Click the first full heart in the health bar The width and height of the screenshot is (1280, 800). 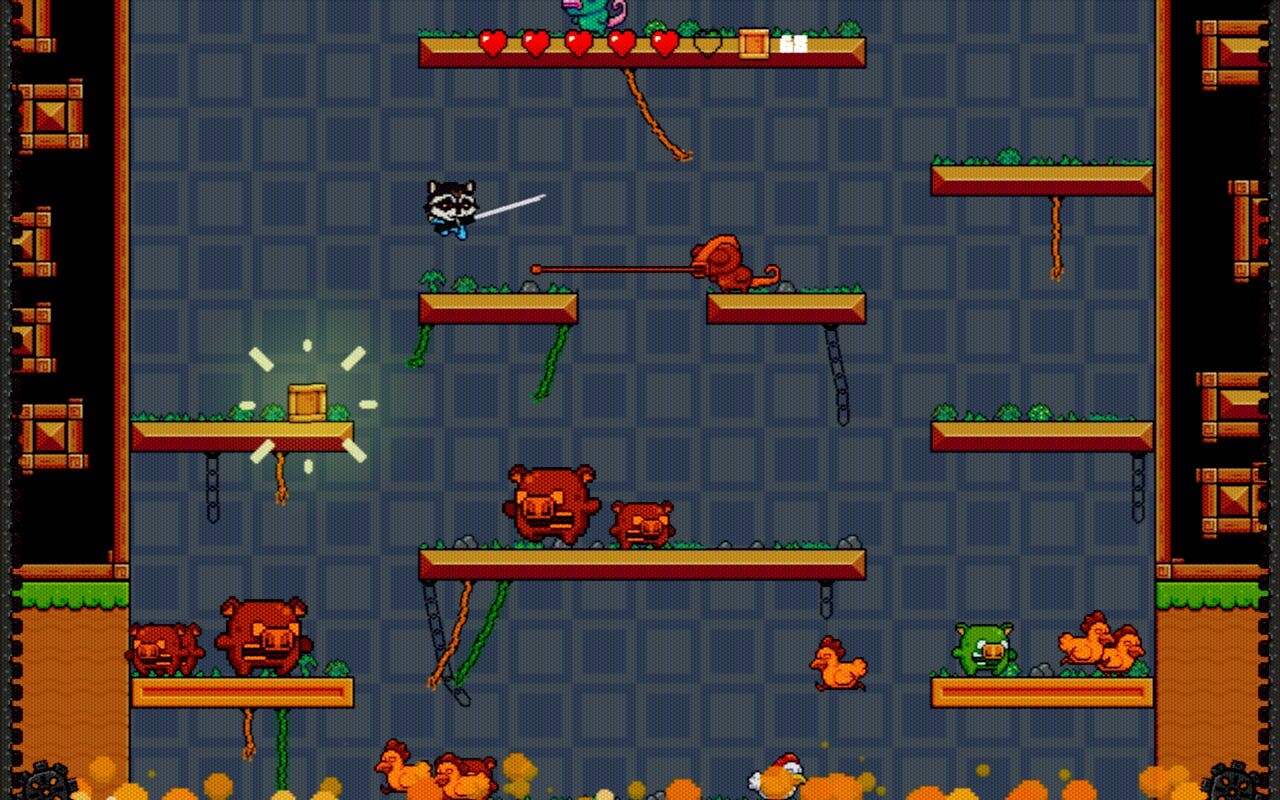point(492,44)
